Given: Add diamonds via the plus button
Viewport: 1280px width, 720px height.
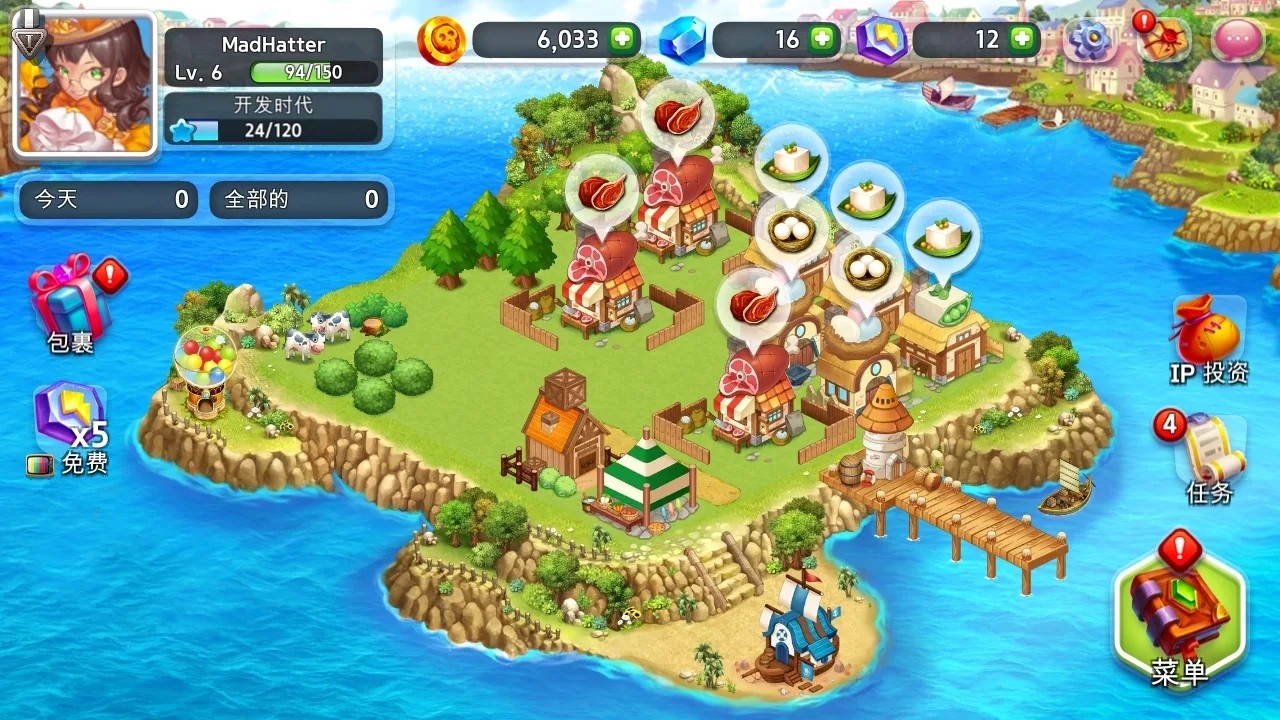Looking at the screenshot, I should (x=823, y=40).
